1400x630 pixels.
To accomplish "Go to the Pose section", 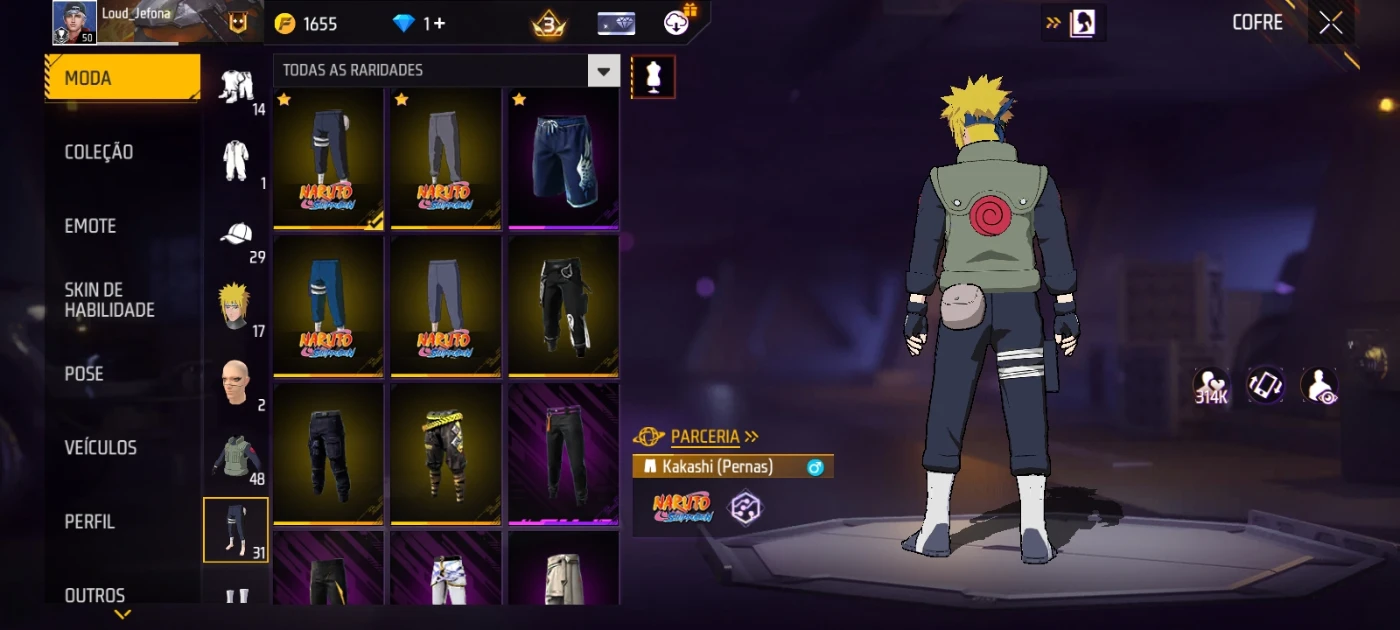I will pyautogui.click(x=84, y=374).
